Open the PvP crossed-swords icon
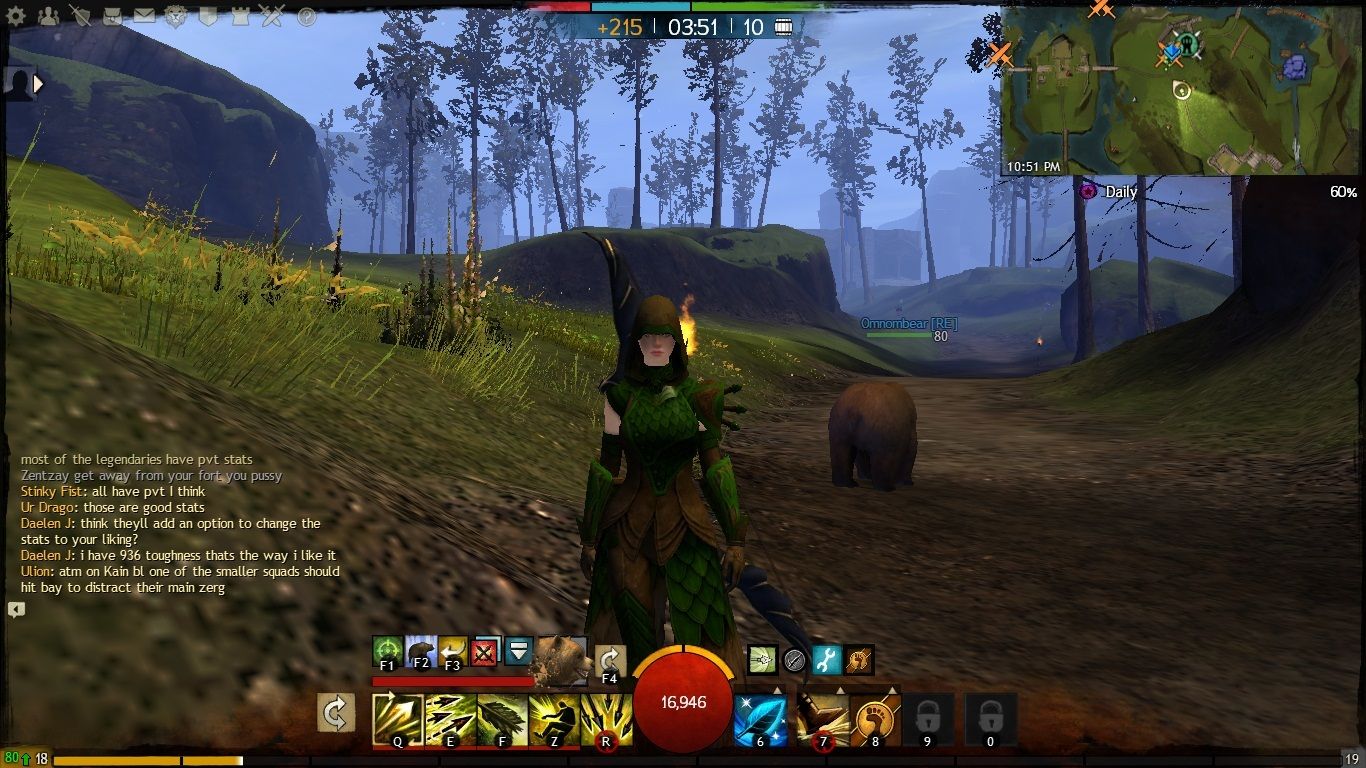The width and height of the screenshot is (1366, 768). click(271, 14)
